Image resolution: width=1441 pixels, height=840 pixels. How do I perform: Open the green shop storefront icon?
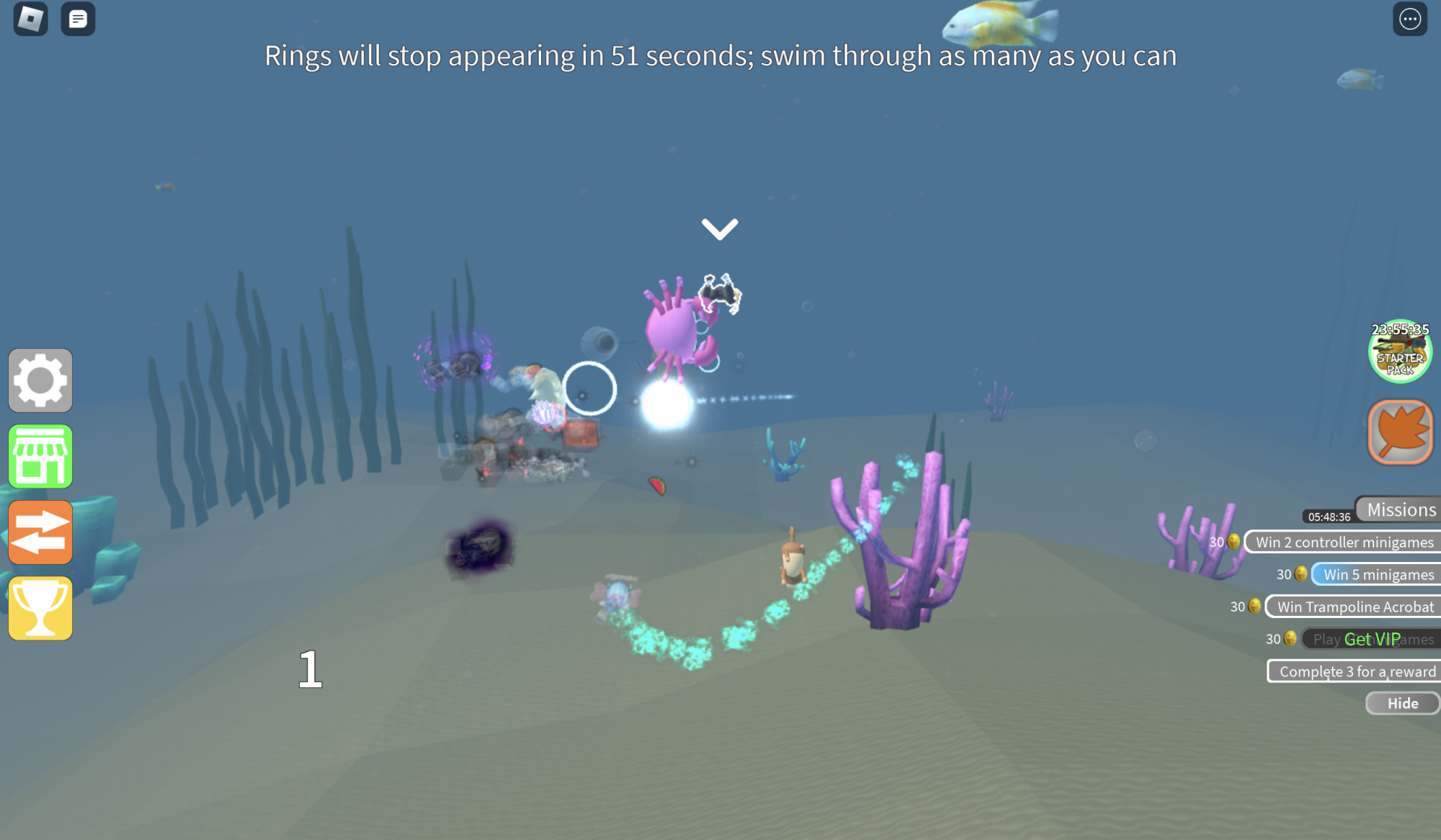(x=40, y=457)
